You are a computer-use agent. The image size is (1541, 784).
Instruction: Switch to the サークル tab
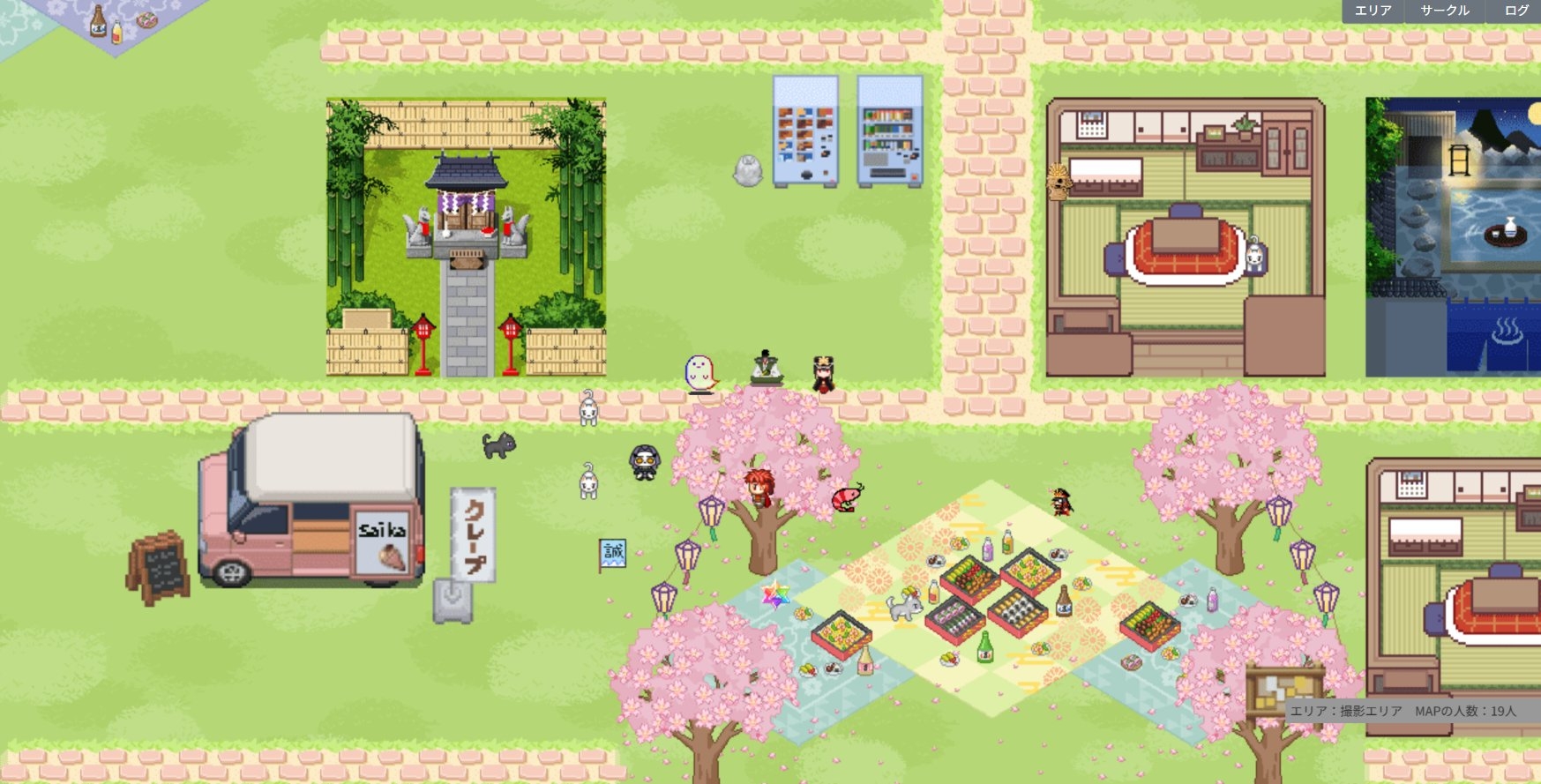click(x=1444, y=11)
